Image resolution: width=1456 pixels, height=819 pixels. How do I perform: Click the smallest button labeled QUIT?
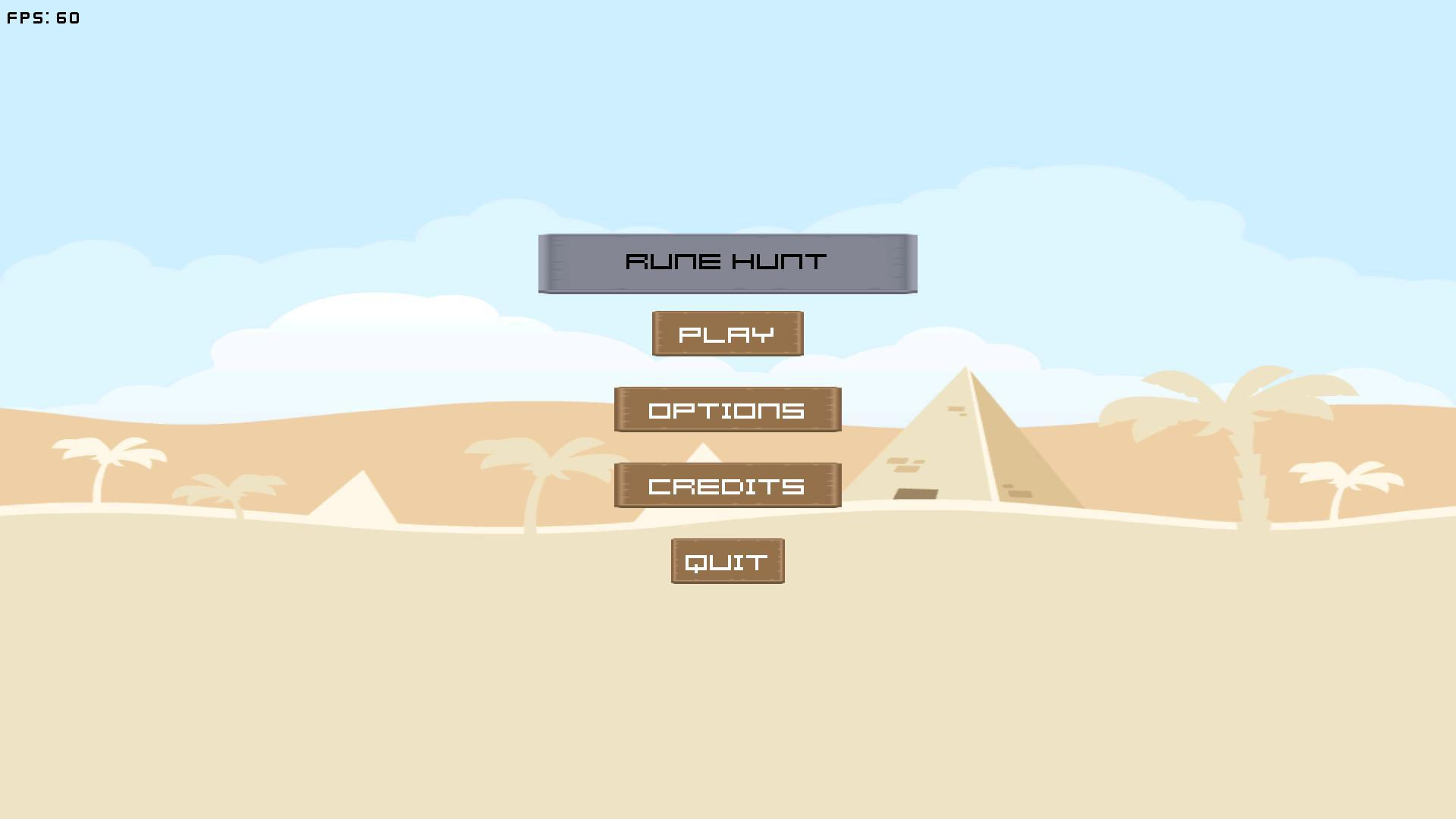(x=726, y=560)
